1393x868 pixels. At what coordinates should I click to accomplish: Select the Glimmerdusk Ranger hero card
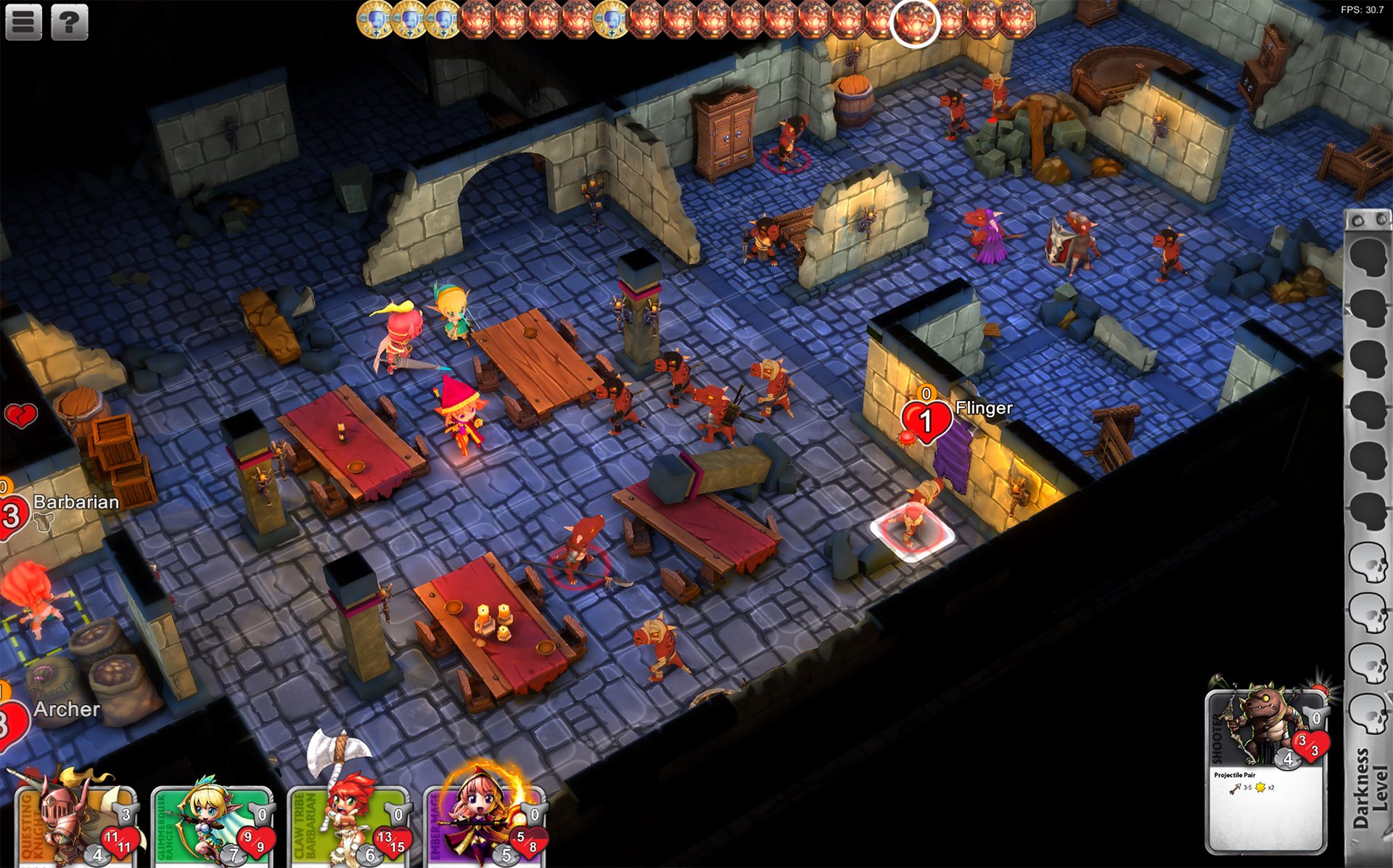(x=212, y=827)
